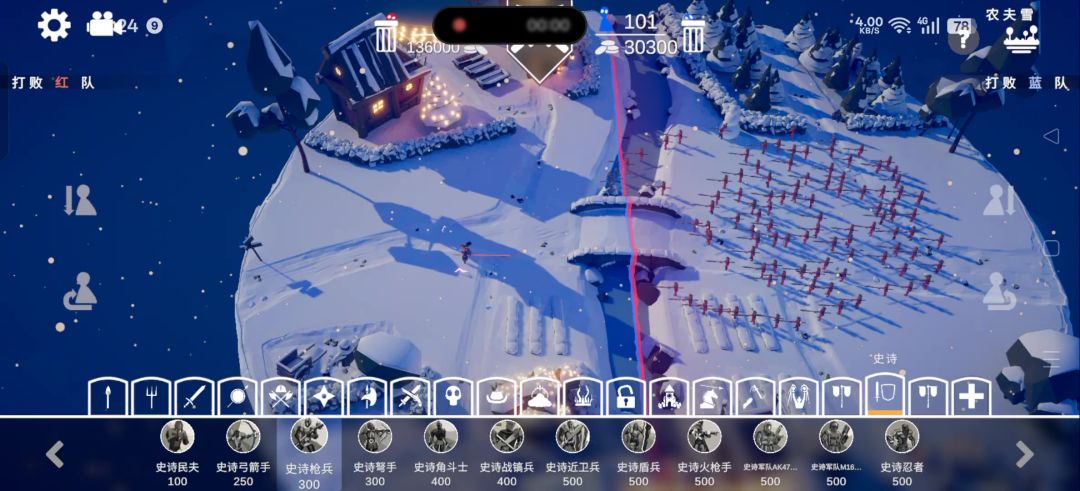This screenshot has height=491, width=1080.
Task: Select the 史诗弓箭手 archer unit
Action: pos(243,438)
